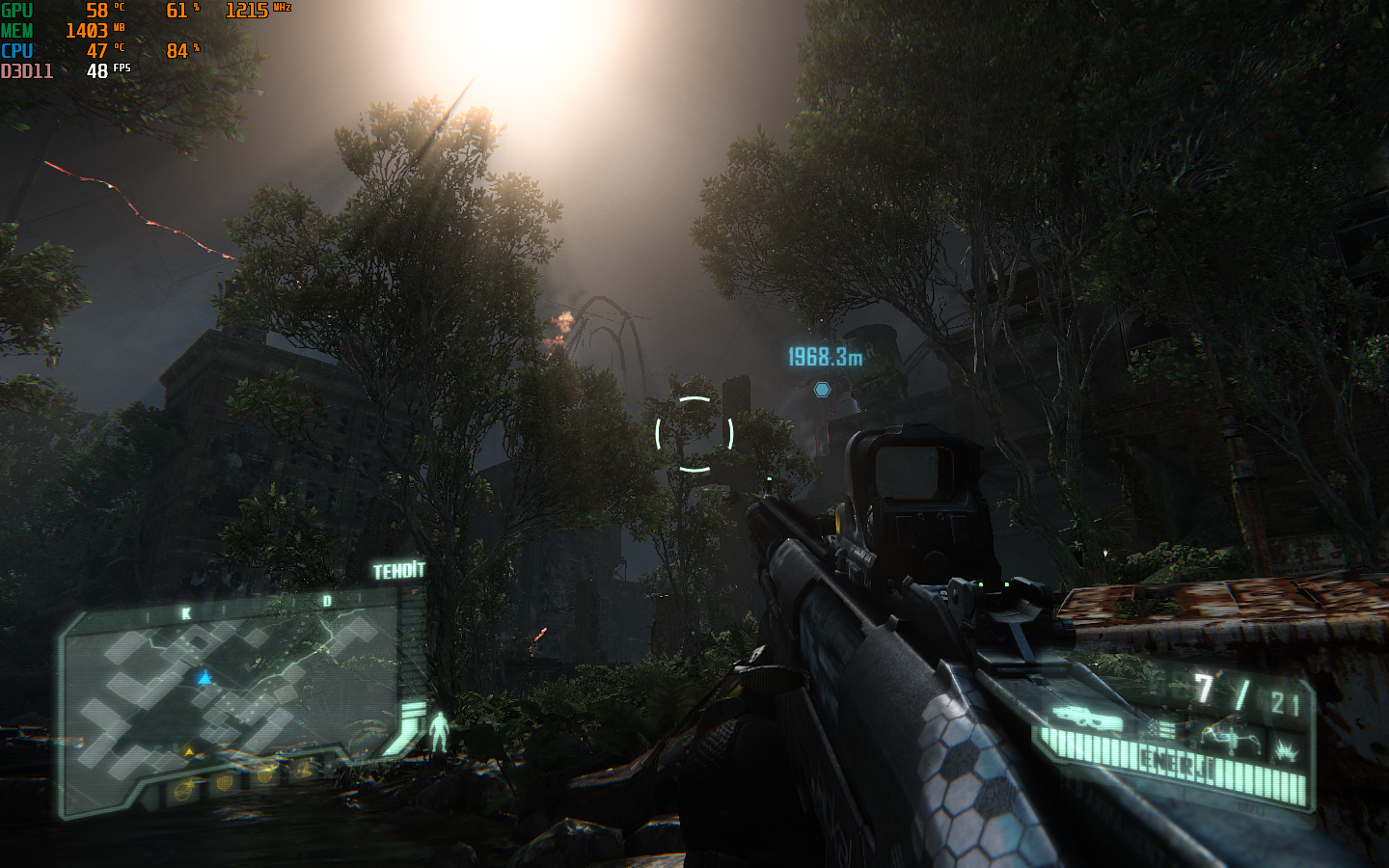
Task: Select the blue hexagon objective waypoint marker
Action: [822, 389]
